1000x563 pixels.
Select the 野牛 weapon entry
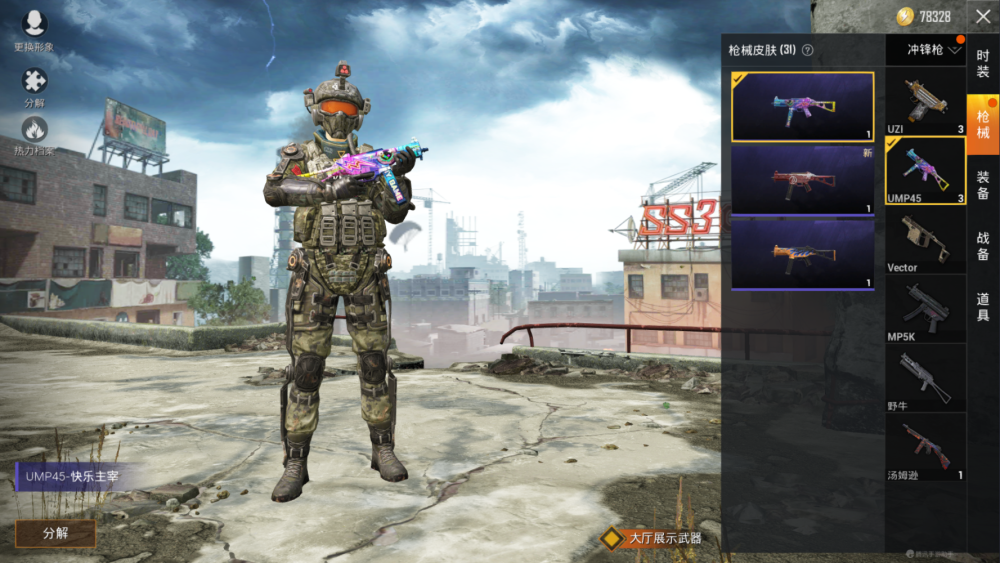925,378
